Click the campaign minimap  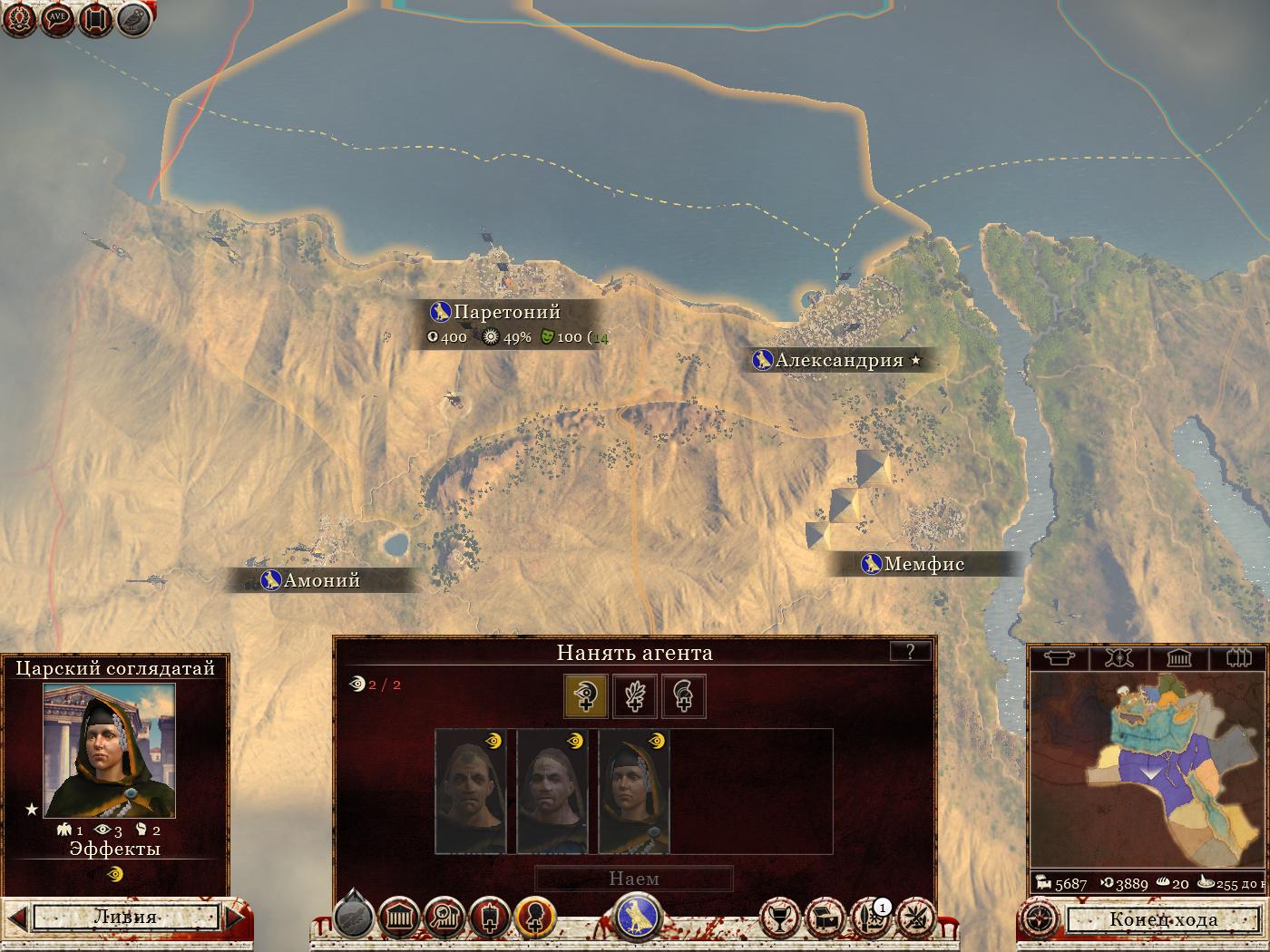(1148, 771)
